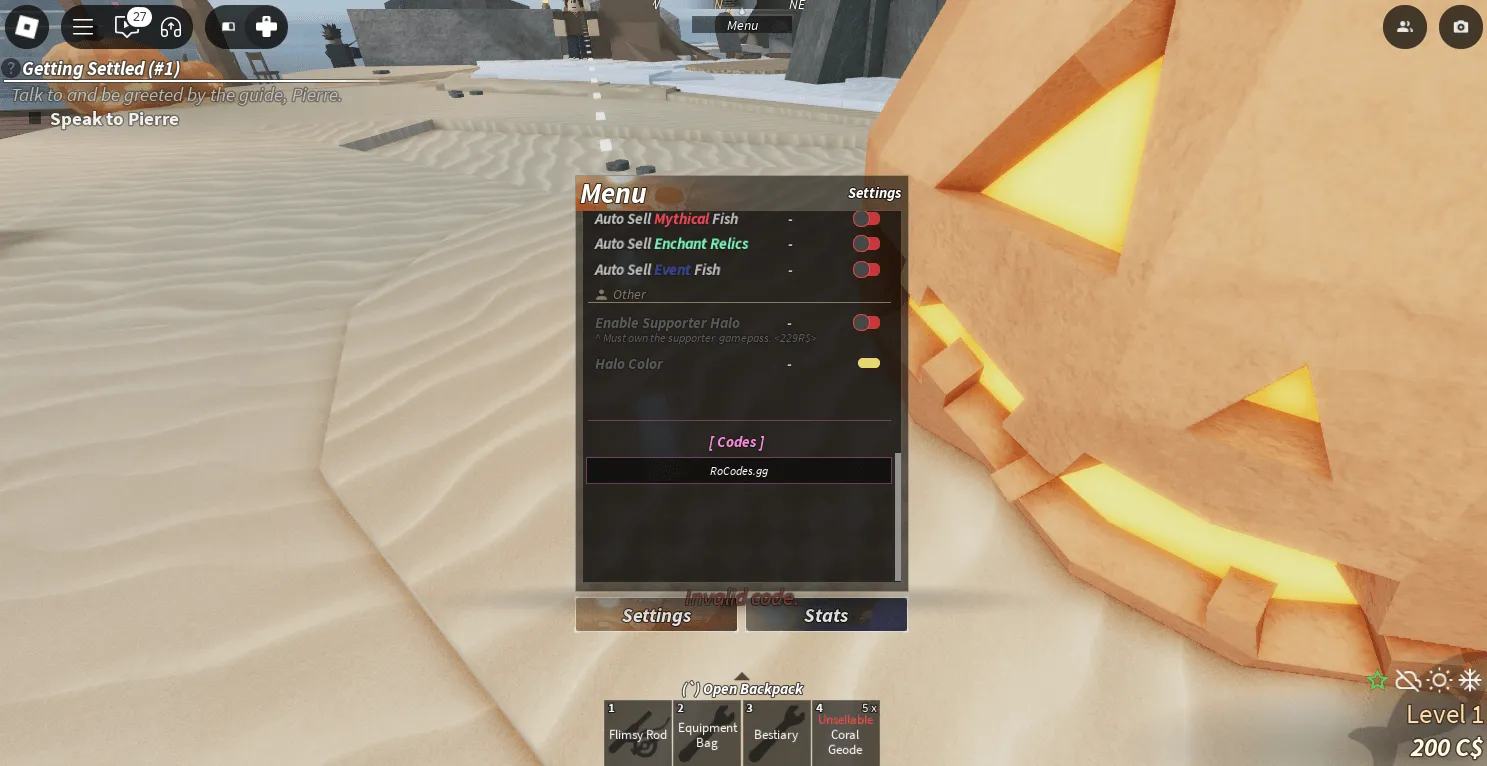Toggle Auto Sell Mythical Fish
Screen dimensions: 1487x766
(866, 219)
